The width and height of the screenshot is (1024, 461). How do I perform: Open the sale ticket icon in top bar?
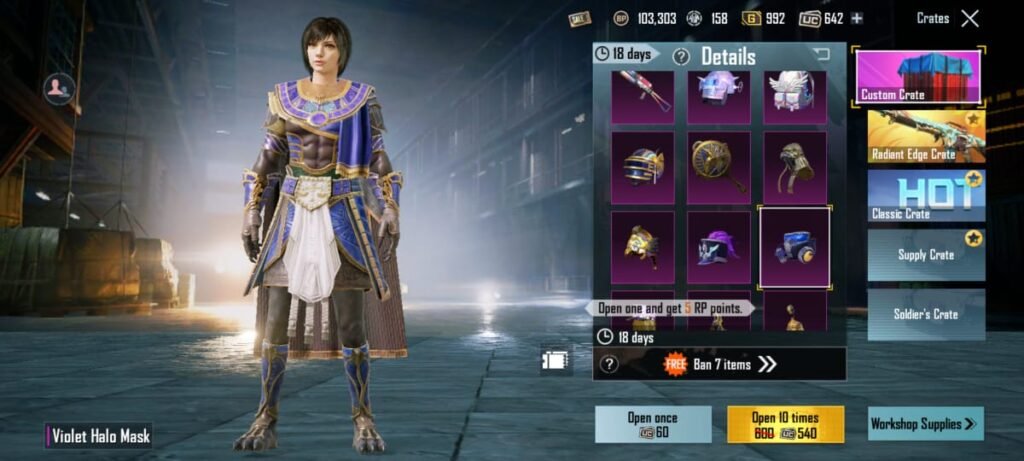click(x=579, y=18)
